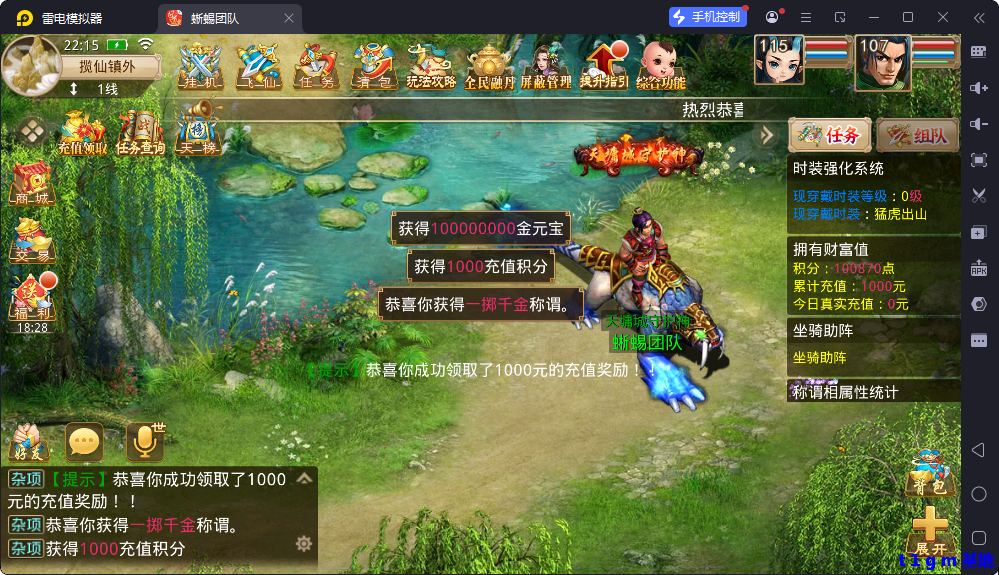Screen dimensions: 999x575
Task: Open the 飞仙 icon in top bar
Action: 258,66
